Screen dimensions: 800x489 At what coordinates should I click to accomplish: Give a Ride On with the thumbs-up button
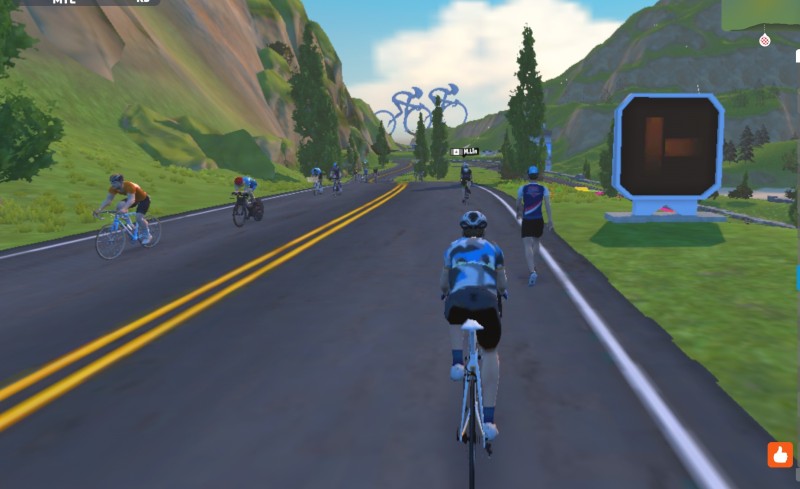point(780,454)
